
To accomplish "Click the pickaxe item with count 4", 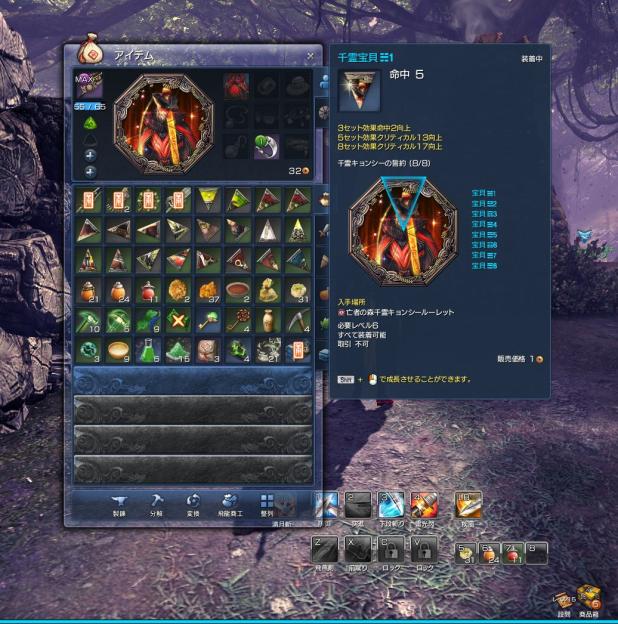I will coord(298,320).
